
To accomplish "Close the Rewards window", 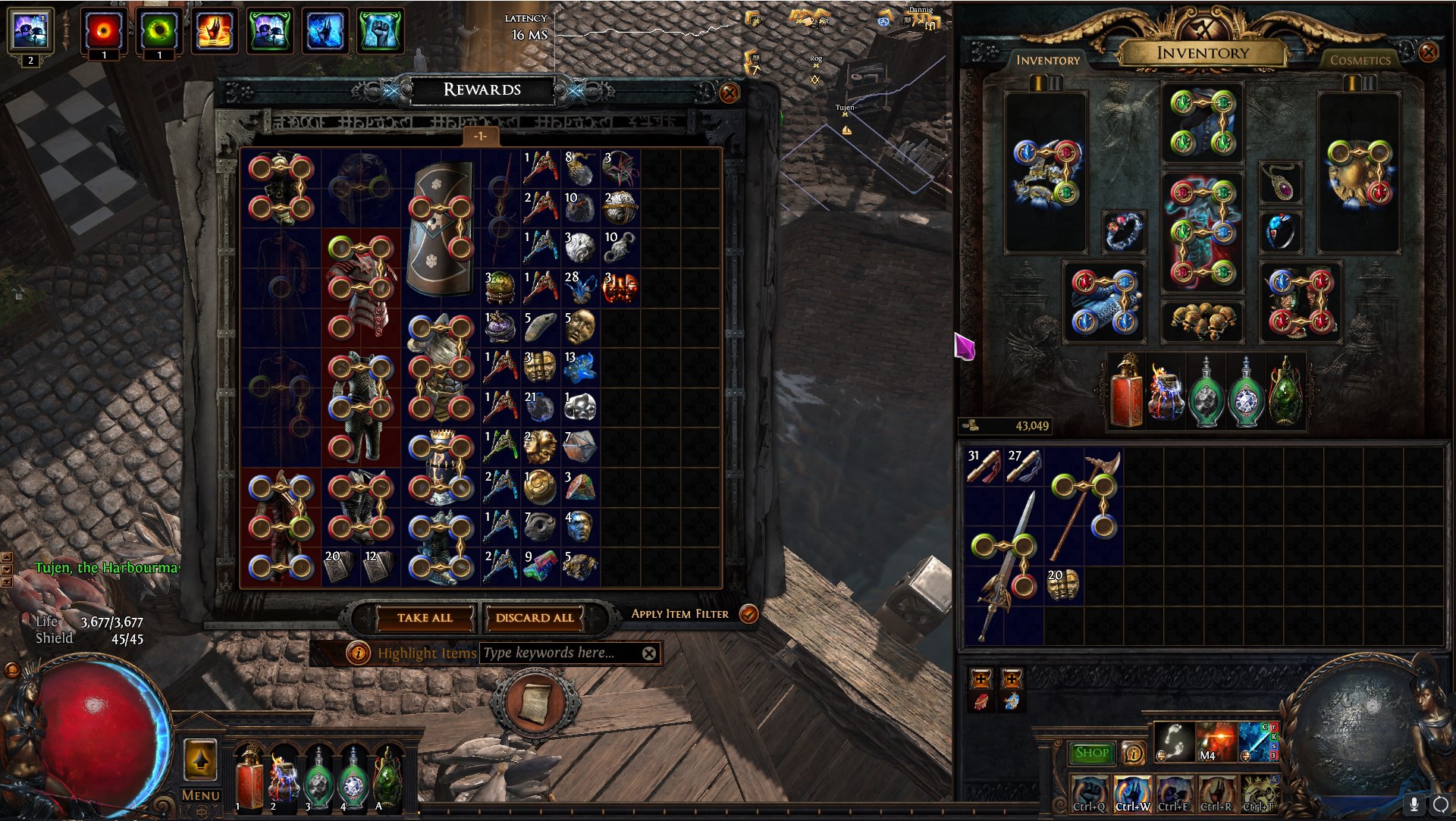I will coord(729,92).
